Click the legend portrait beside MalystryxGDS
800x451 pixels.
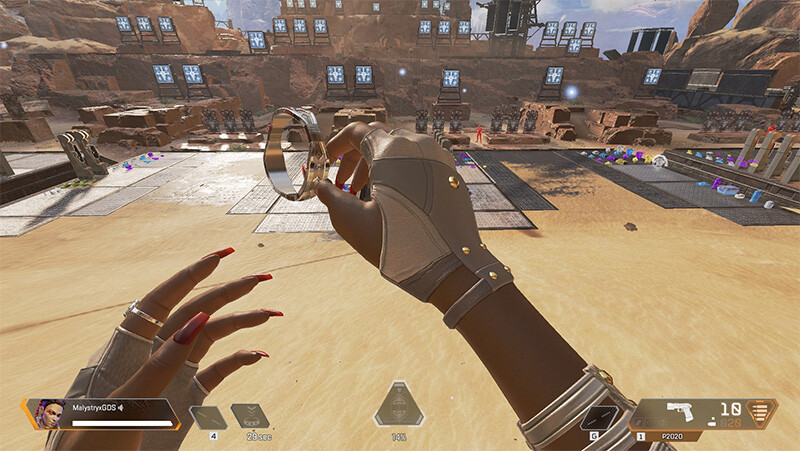(51, 412)
